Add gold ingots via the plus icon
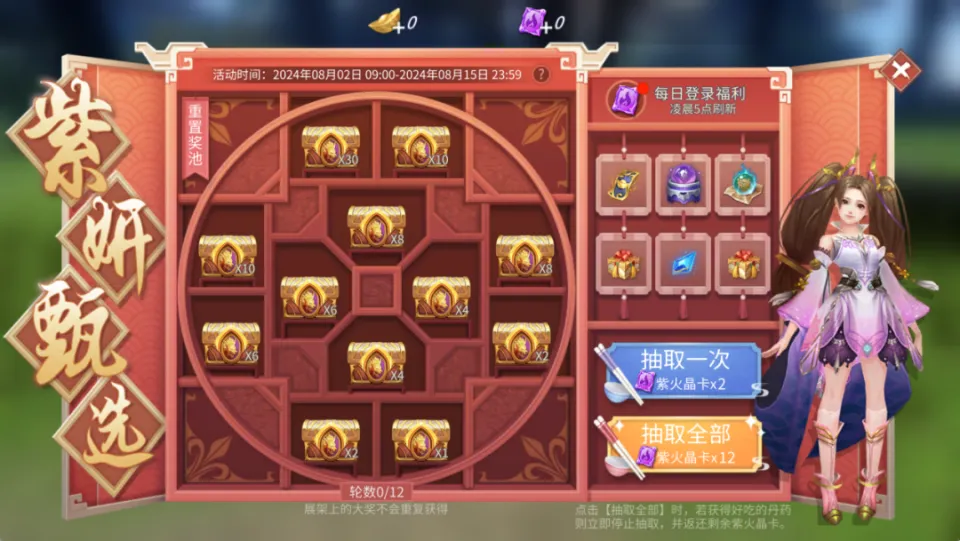 click(x=400, y=26)
